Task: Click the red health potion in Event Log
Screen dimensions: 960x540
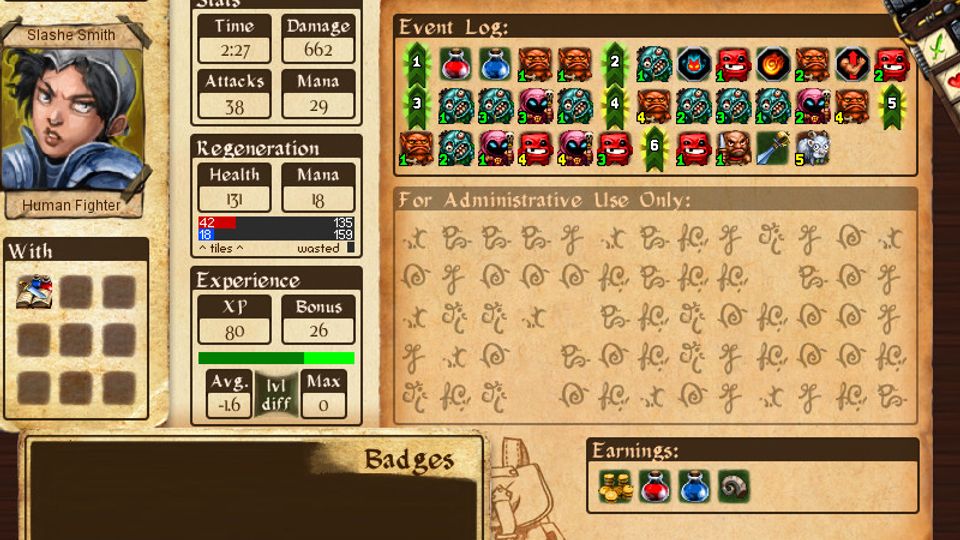Action: click(x=455, y=64)
